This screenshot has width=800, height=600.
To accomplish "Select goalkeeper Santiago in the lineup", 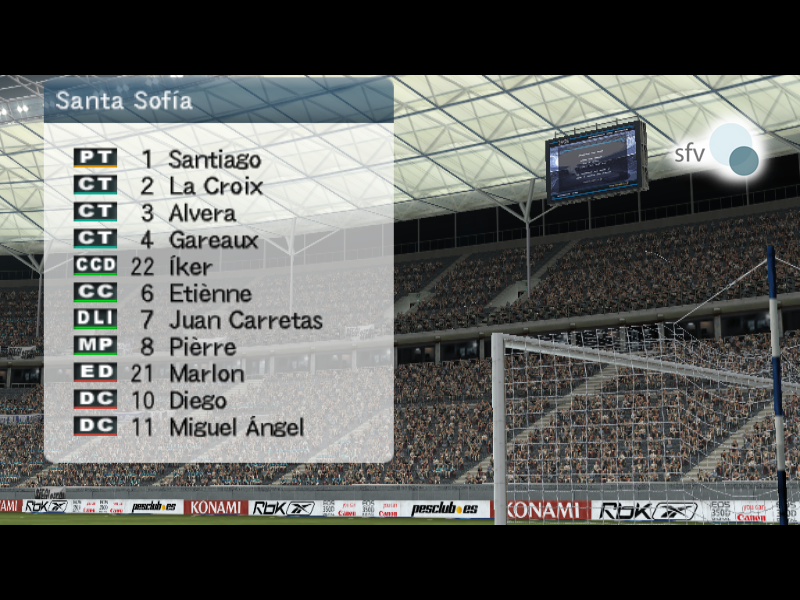I will click(x=214, y=159).
